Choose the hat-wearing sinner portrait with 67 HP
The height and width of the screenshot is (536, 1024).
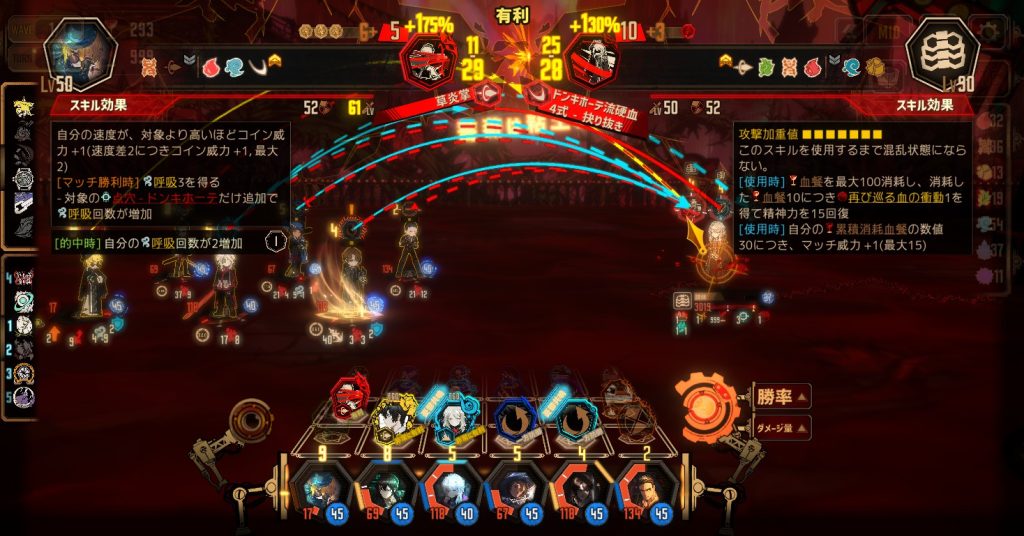pyautogui.click(x=514, y=494)
